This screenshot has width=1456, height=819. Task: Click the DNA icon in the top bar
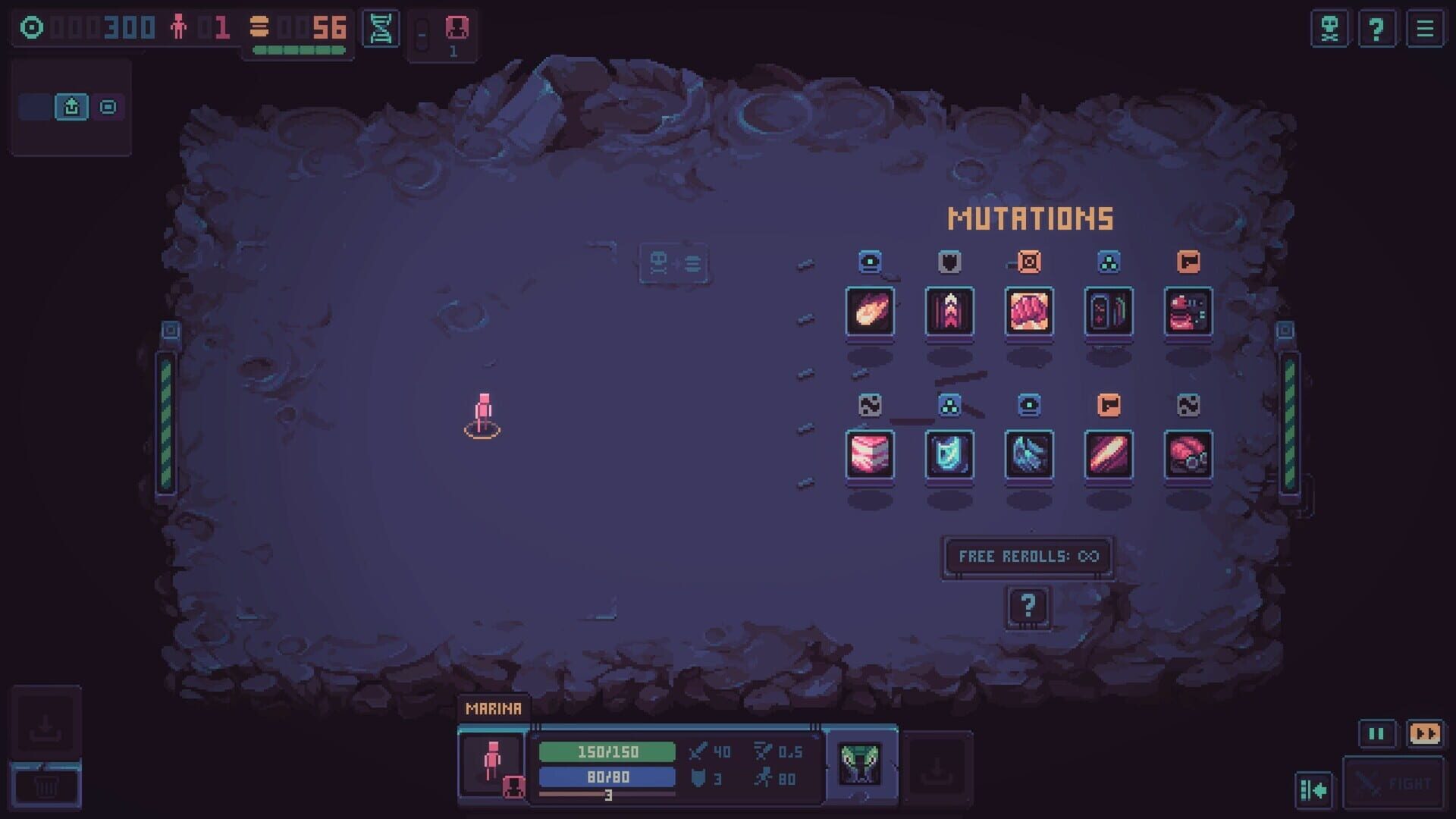(383, 29)
